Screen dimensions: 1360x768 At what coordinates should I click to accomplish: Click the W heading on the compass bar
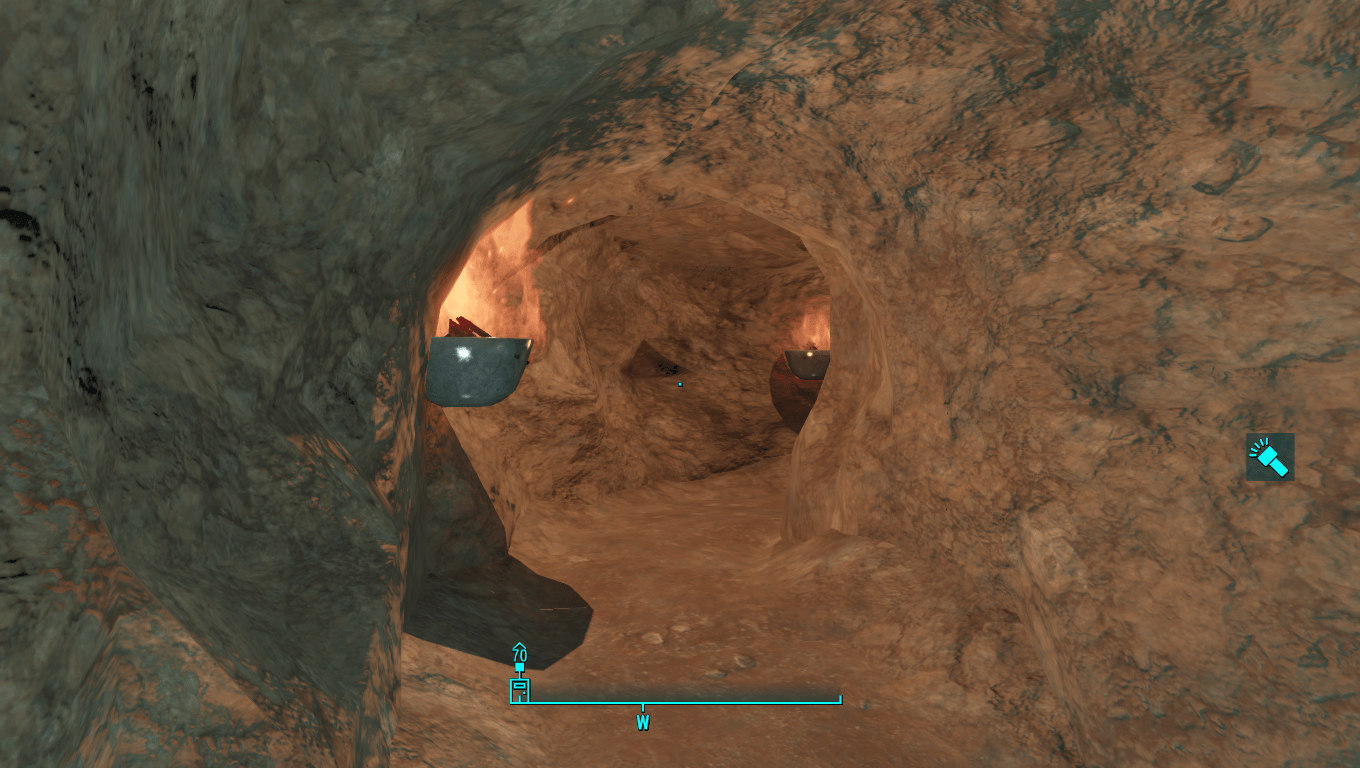pos(643,722)
